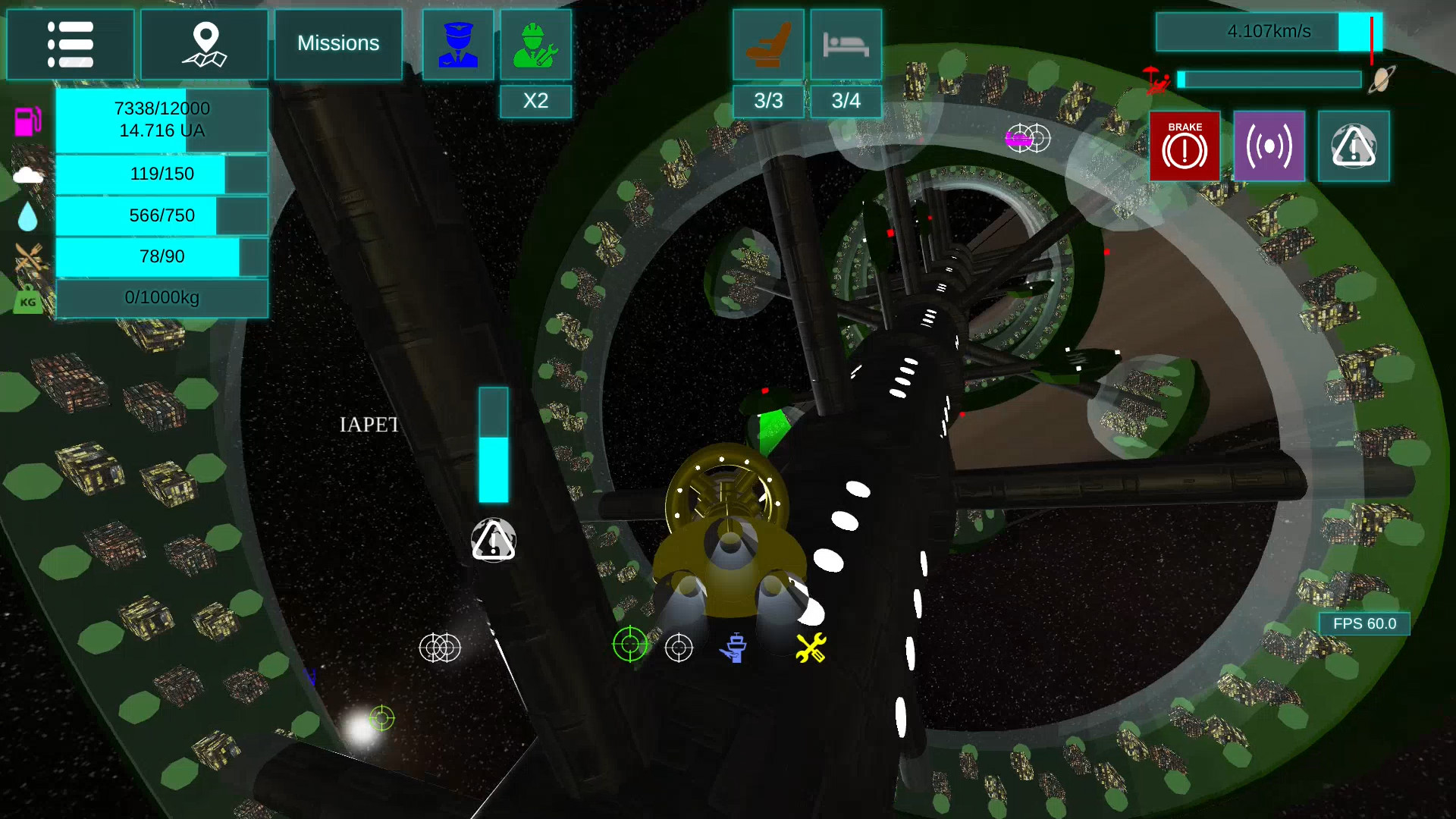Select the blue pilot crew icon
The height and width of the screenshot is (819, 1456).
458,45
